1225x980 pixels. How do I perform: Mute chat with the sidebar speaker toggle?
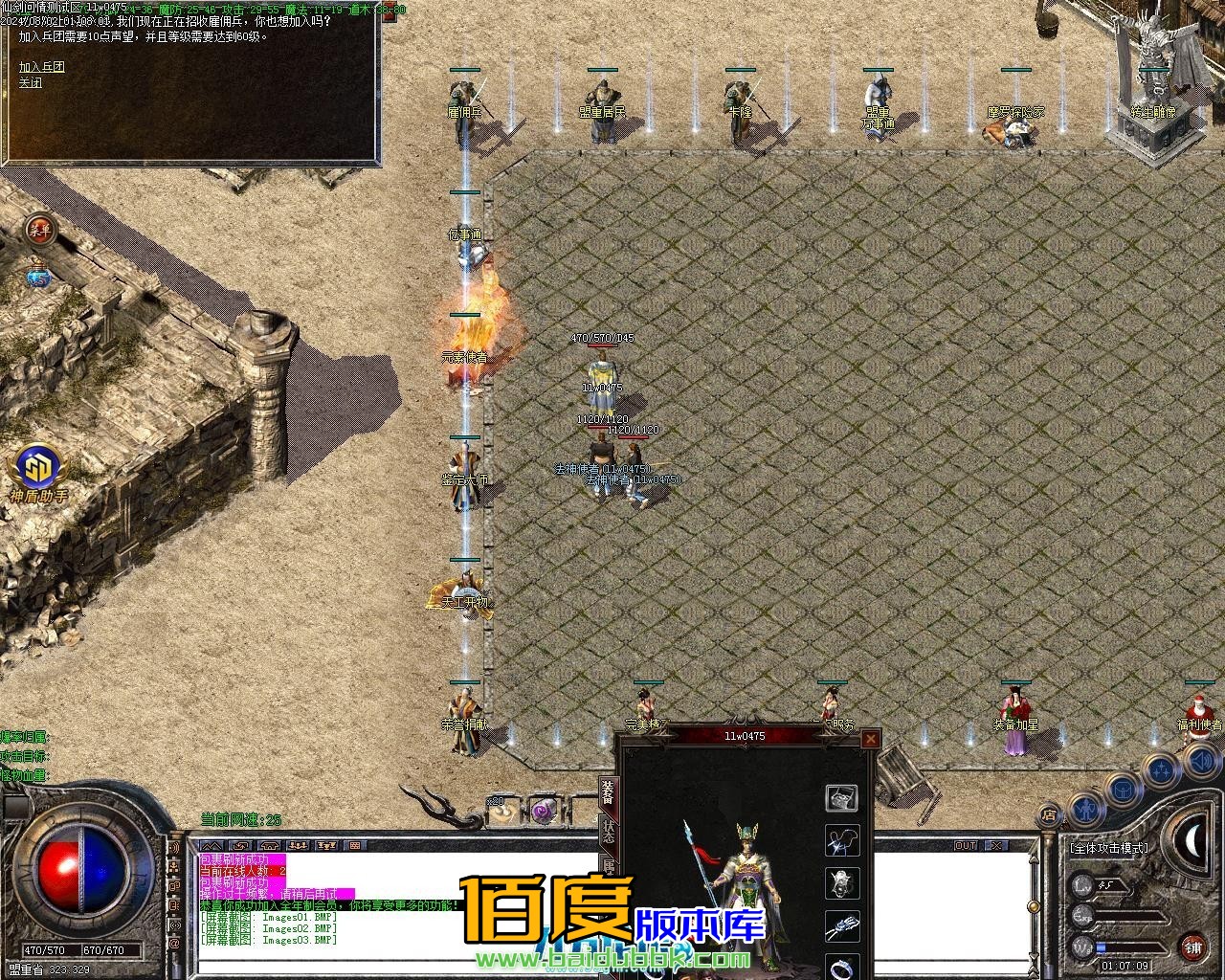[x=173, y=848]
